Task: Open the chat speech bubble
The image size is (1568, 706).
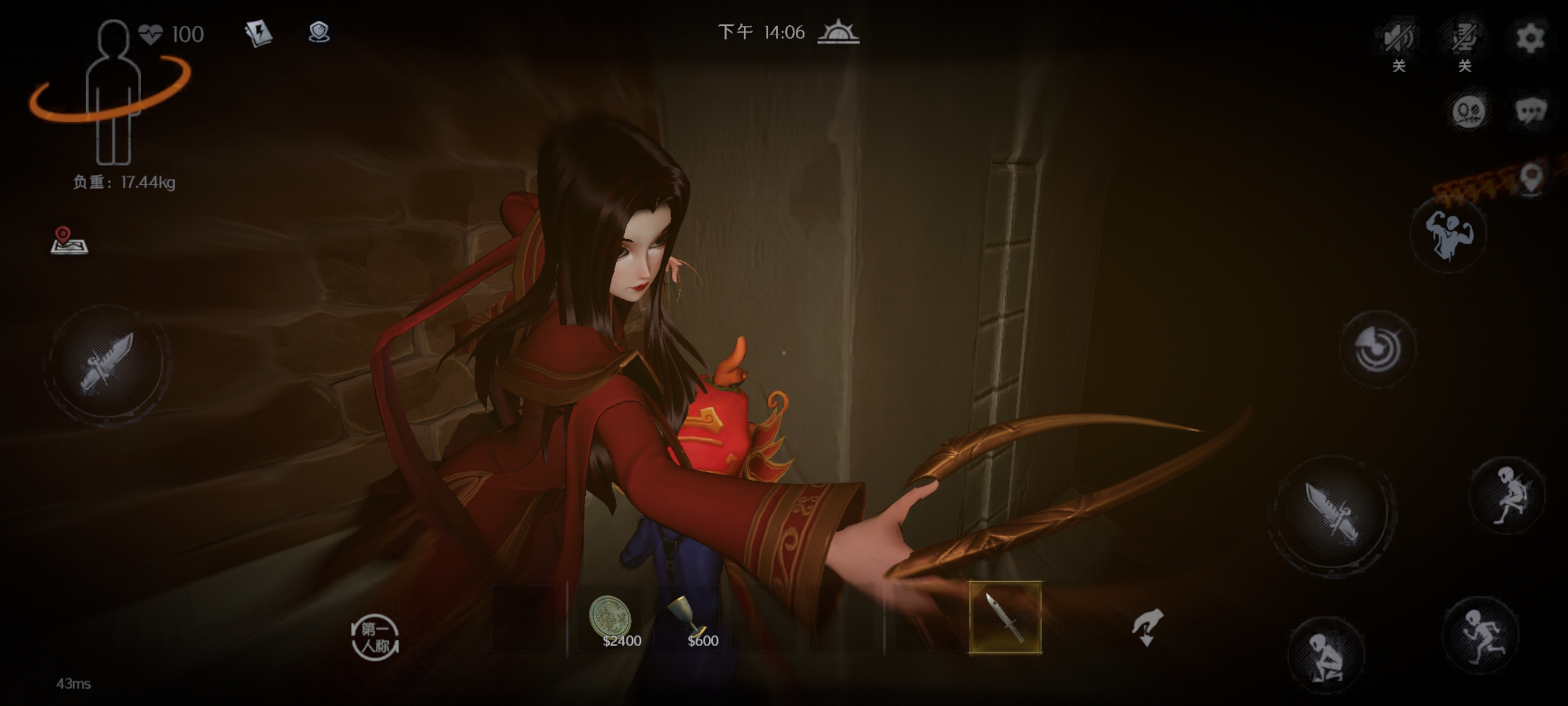Action: (x=1530, y=112)
